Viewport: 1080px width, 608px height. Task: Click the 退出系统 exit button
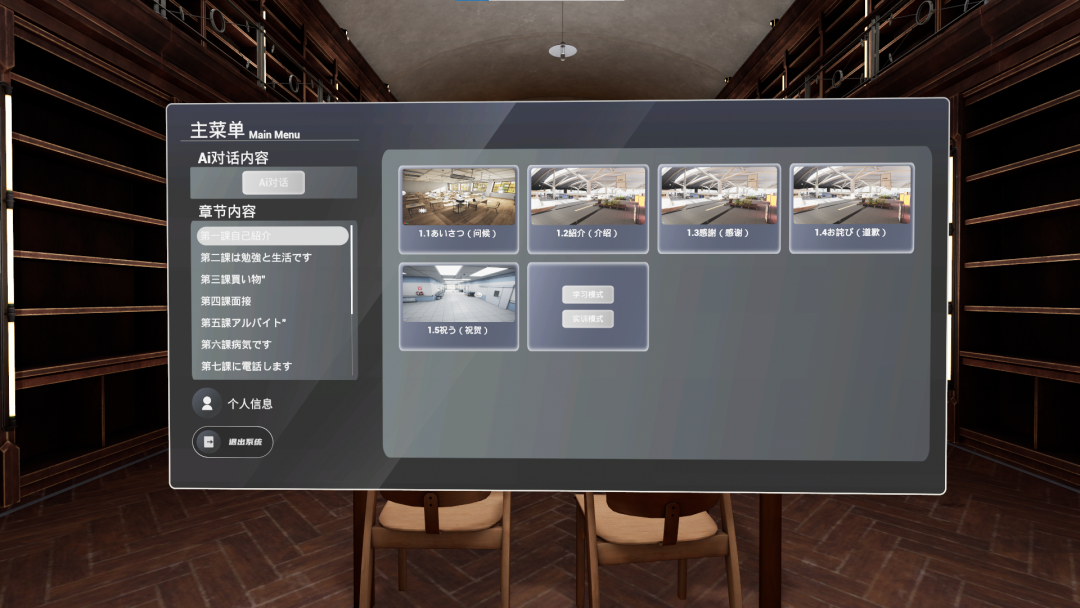233,441
